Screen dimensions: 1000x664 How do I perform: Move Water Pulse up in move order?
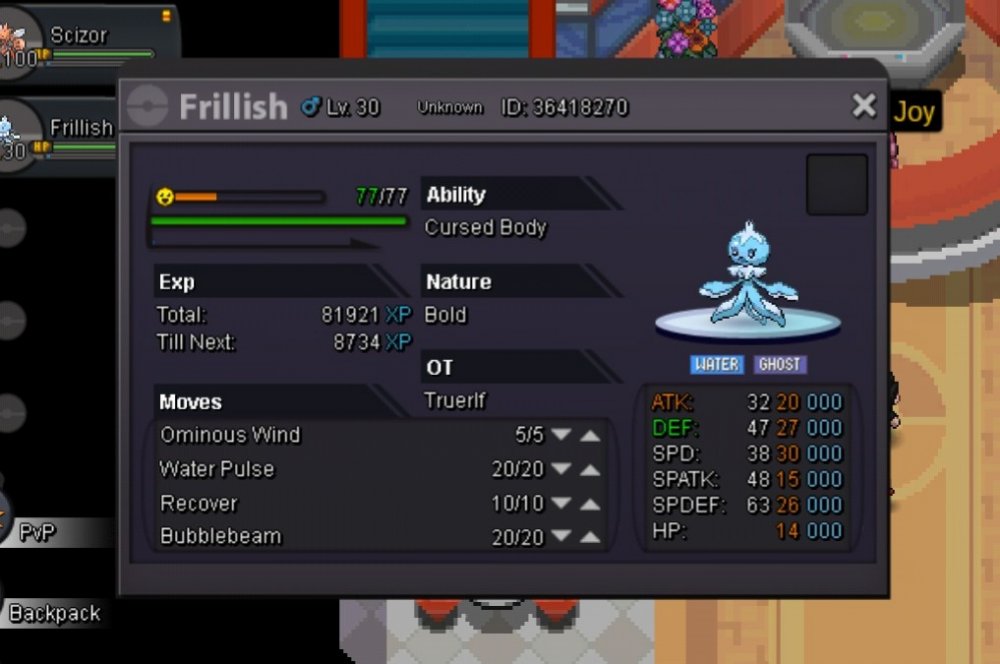(590, 470)
